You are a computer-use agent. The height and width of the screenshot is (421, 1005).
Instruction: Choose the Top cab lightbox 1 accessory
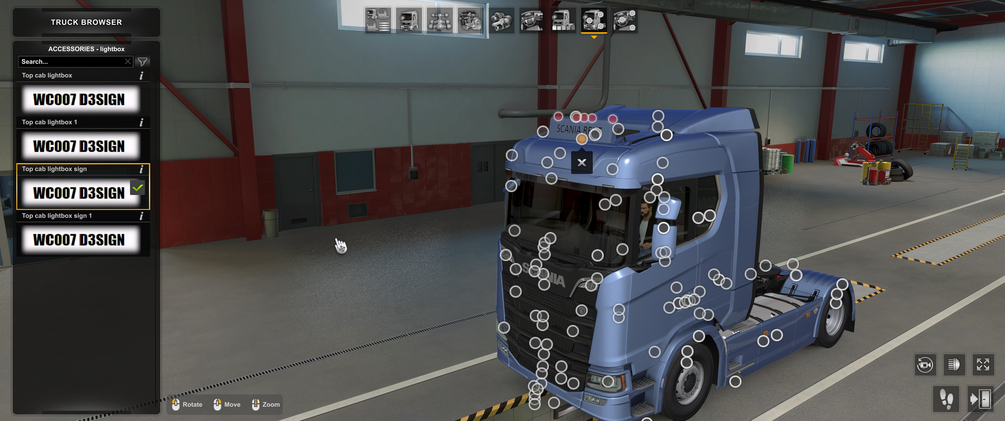pos(79,146)
